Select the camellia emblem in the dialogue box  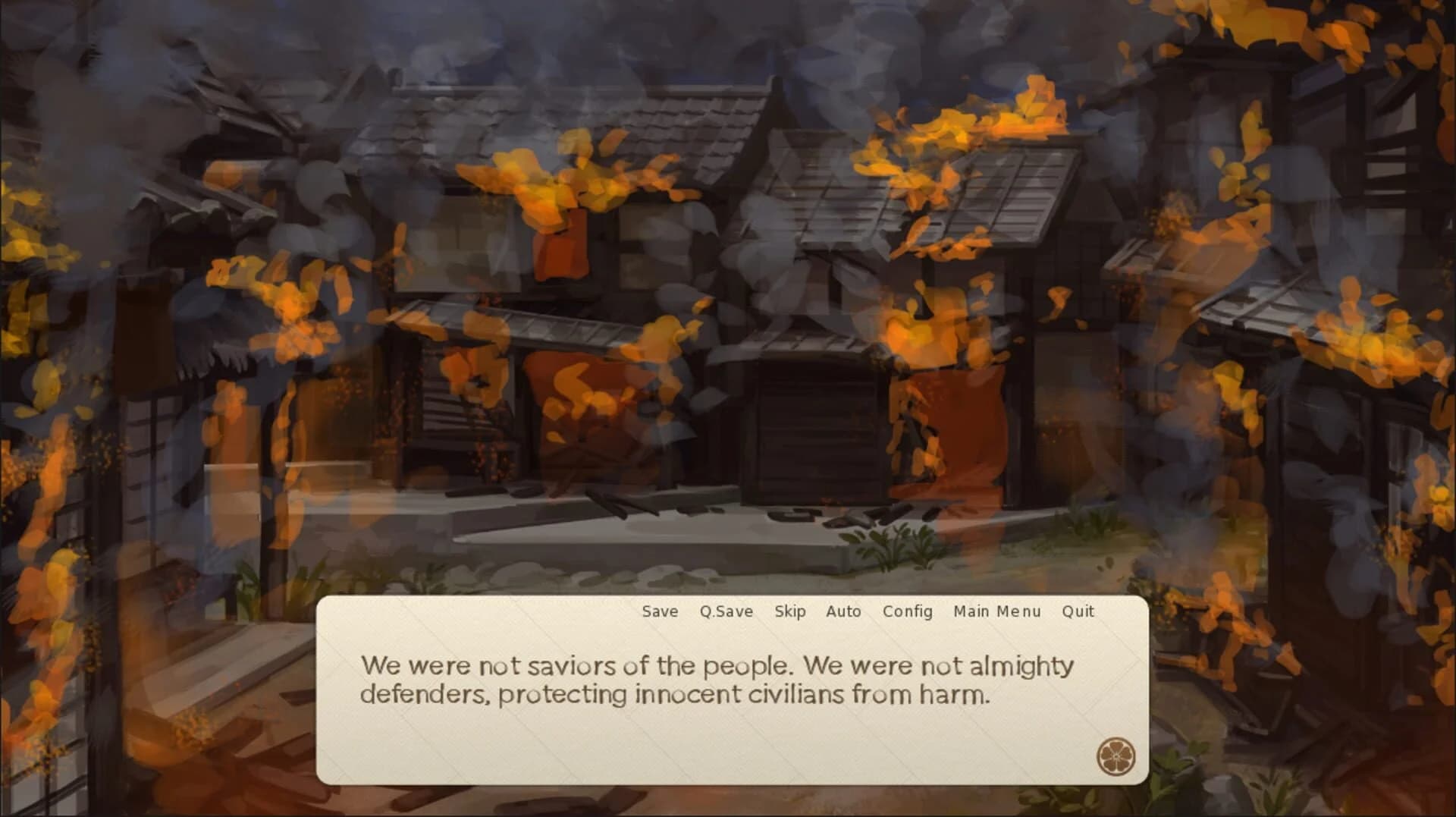pos(1118,755)
